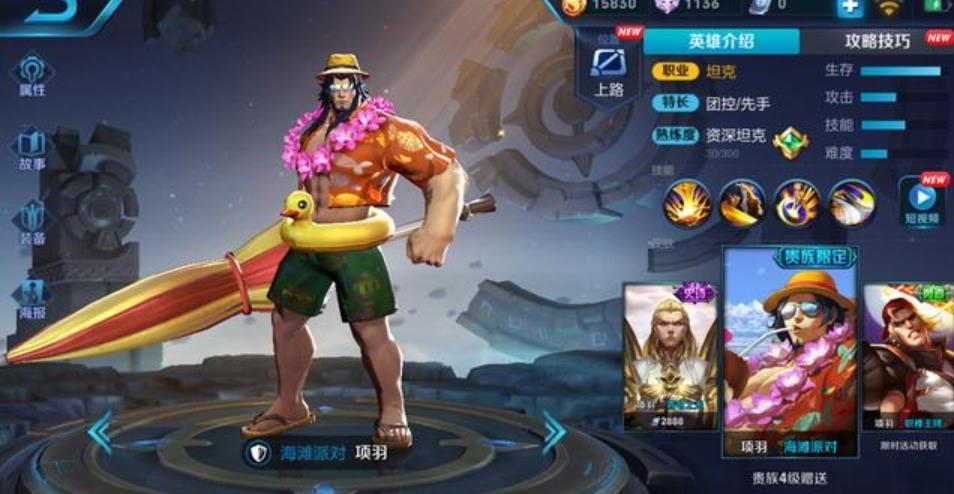Select the white sweeping-slash skill icon
Viewport: 954px width, 494px height.
point(851,203)
